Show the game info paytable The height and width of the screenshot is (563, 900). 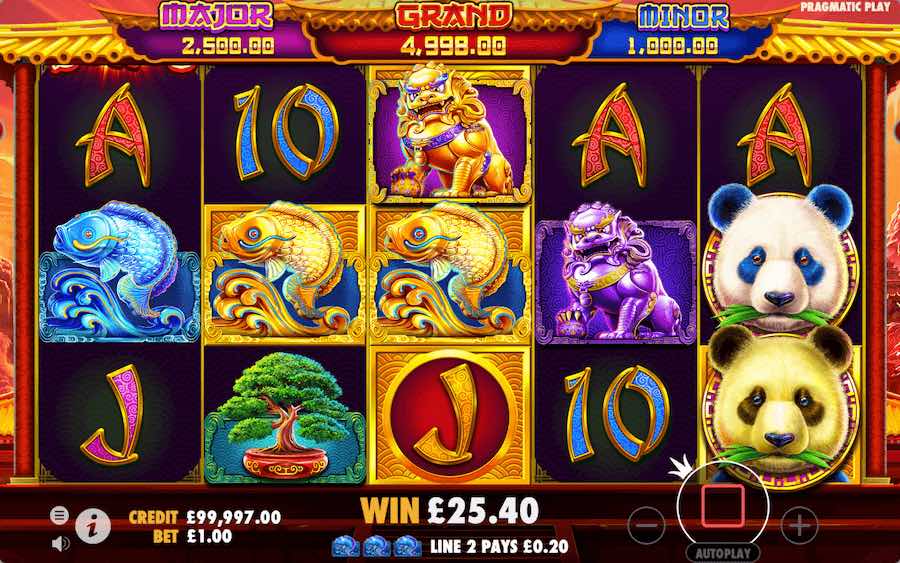click(93, 521)
